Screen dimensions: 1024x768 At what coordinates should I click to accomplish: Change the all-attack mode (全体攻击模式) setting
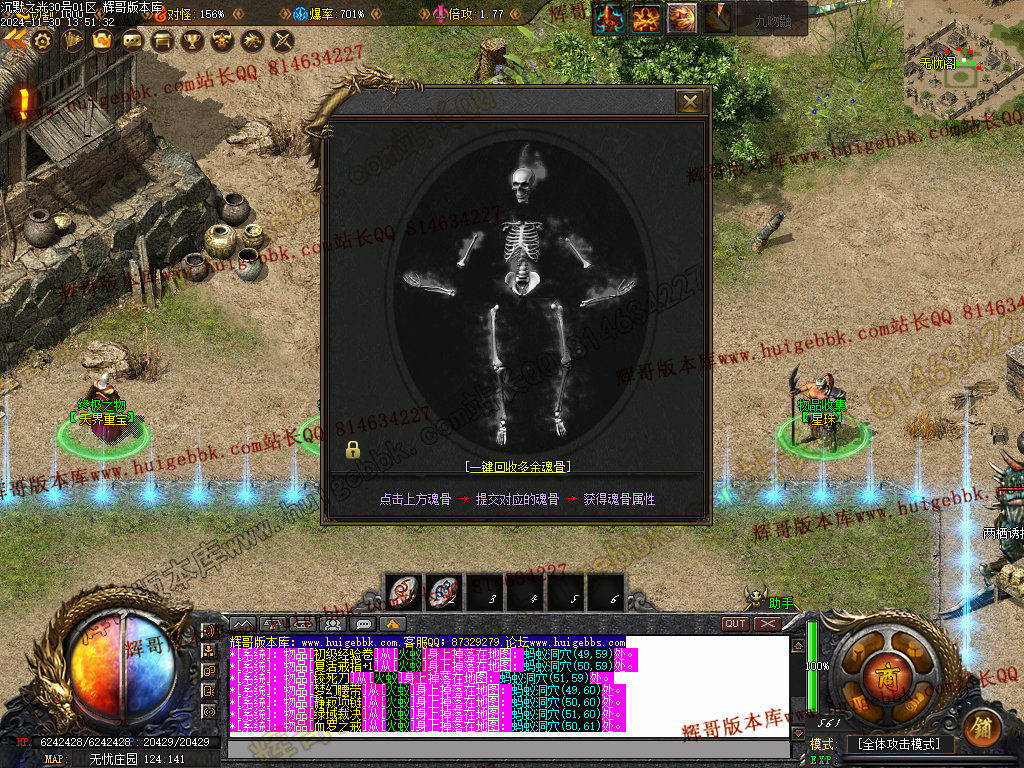pyautogui.click(x=900, y=745)
